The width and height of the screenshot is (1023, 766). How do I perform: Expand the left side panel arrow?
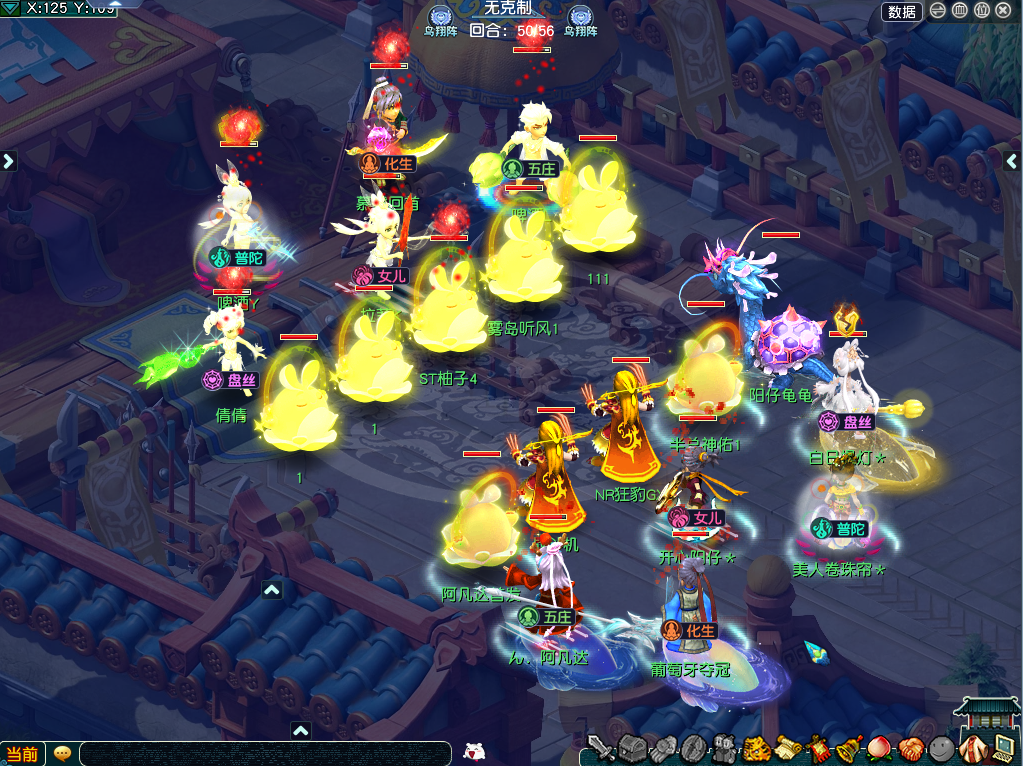pyautogui.click(x=9, y=160)
